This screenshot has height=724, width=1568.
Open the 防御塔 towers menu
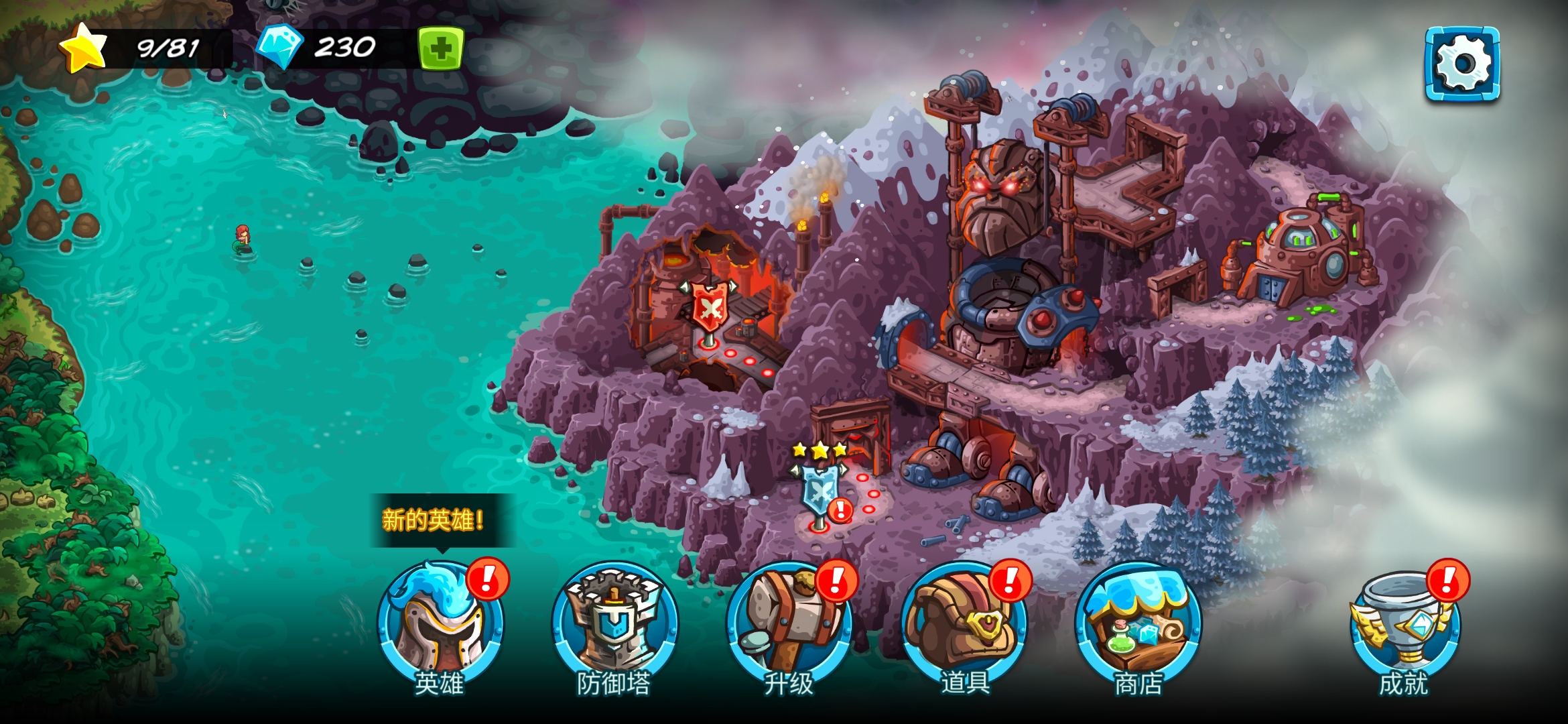coord(614,625)
